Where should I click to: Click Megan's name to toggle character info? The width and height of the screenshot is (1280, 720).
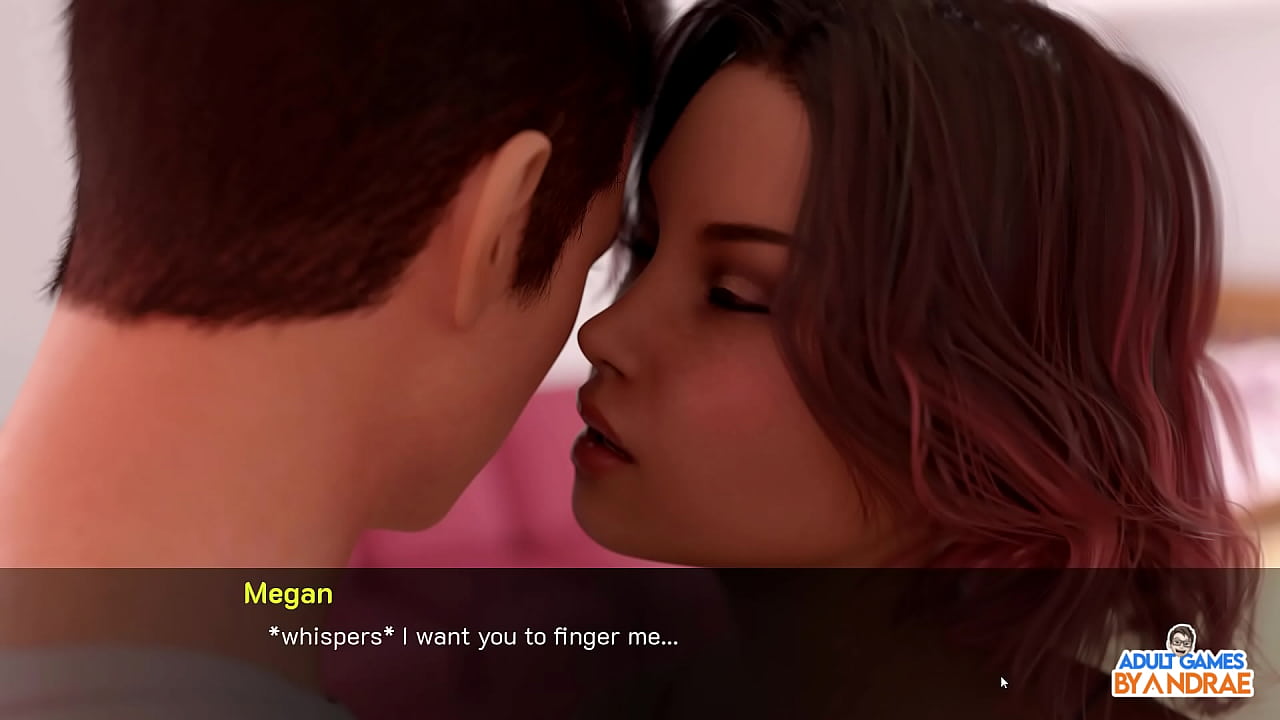point(289,594)
